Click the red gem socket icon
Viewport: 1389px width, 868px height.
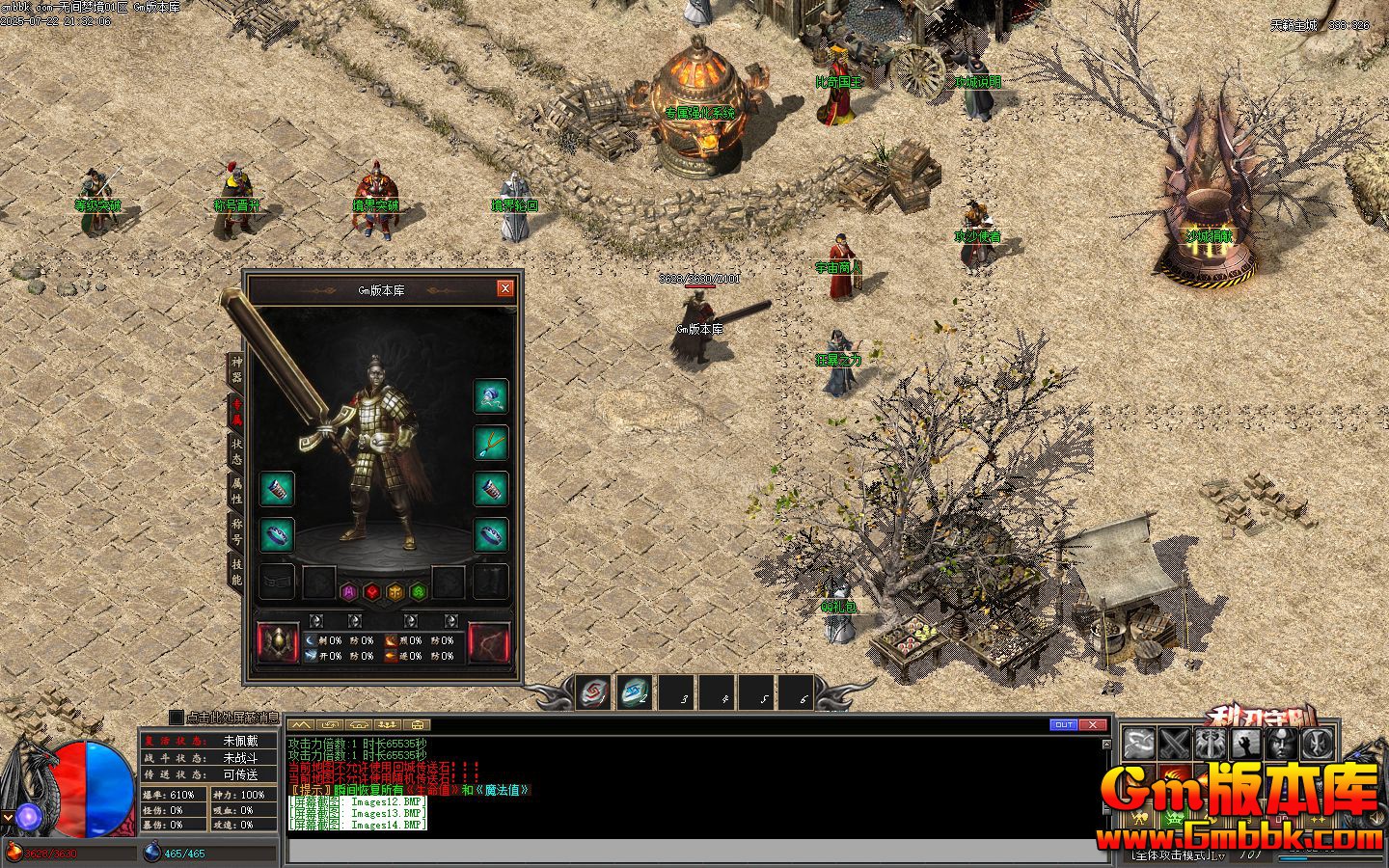click(372, 591)
